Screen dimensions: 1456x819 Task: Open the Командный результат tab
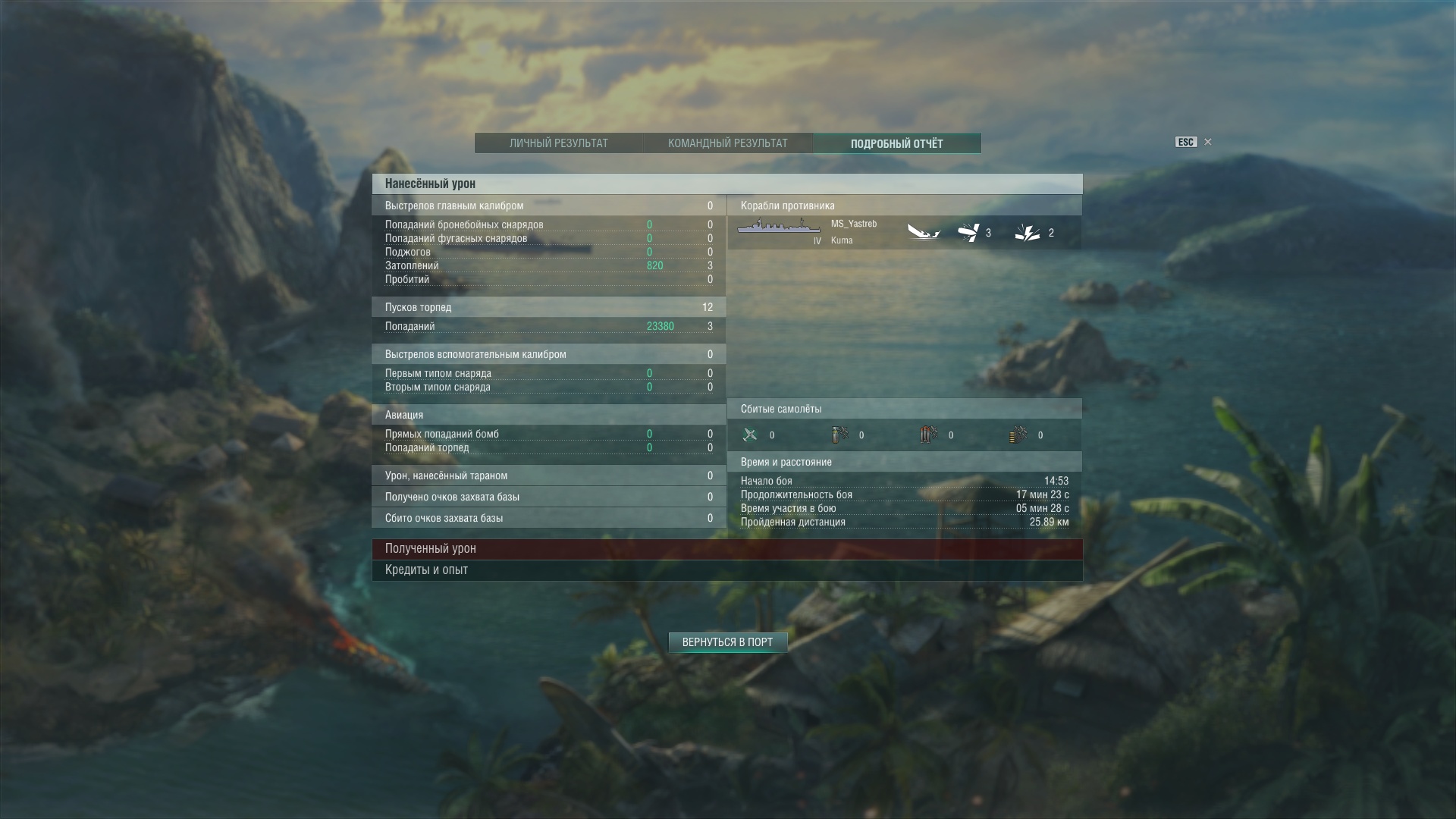(727, 143)
